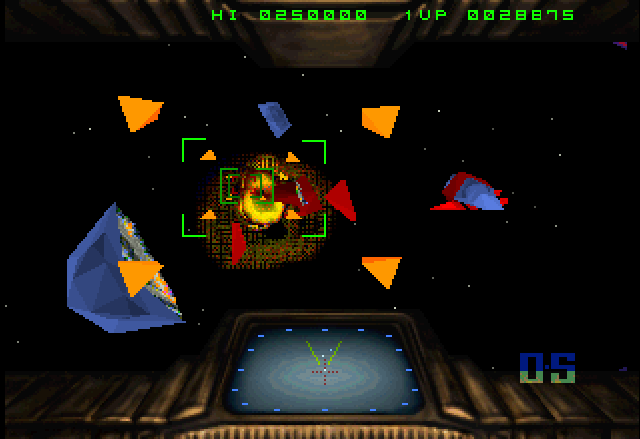Image resolution: width=640 pixels, height=439 pixels.
Task: Click the cockpit radar scope
Action: click(324, 369)
